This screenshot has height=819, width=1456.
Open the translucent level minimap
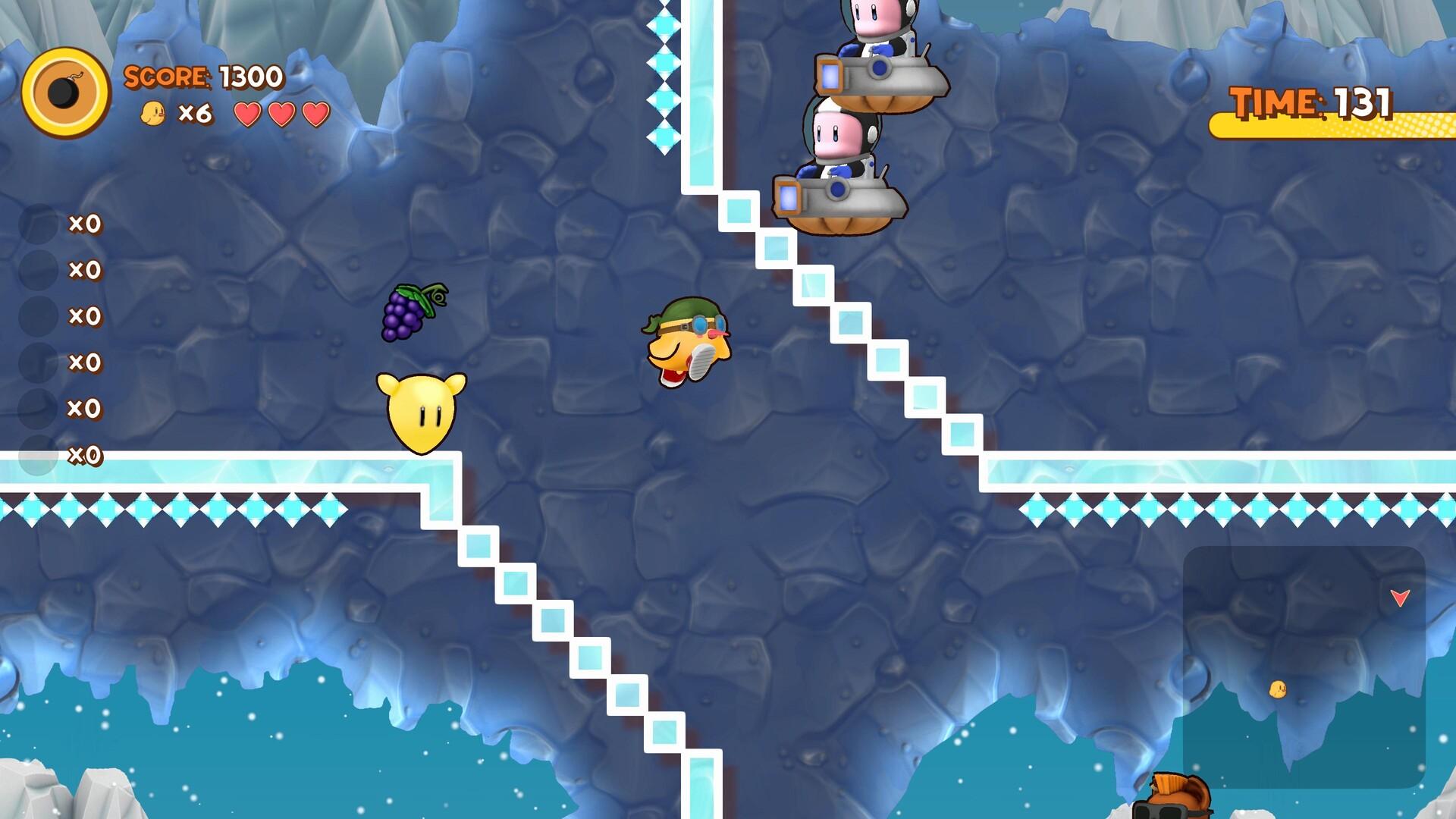1304,667
